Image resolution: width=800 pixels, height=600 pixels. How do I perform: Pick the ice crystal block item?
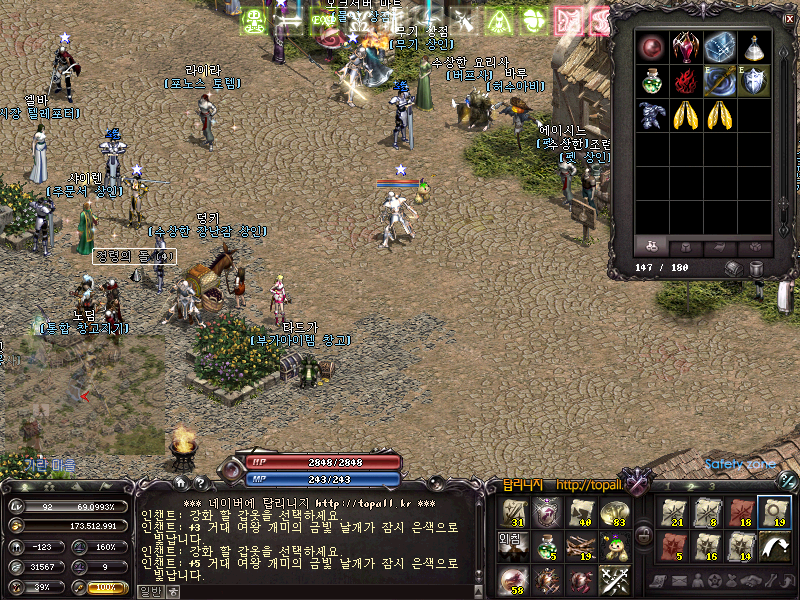719,47
